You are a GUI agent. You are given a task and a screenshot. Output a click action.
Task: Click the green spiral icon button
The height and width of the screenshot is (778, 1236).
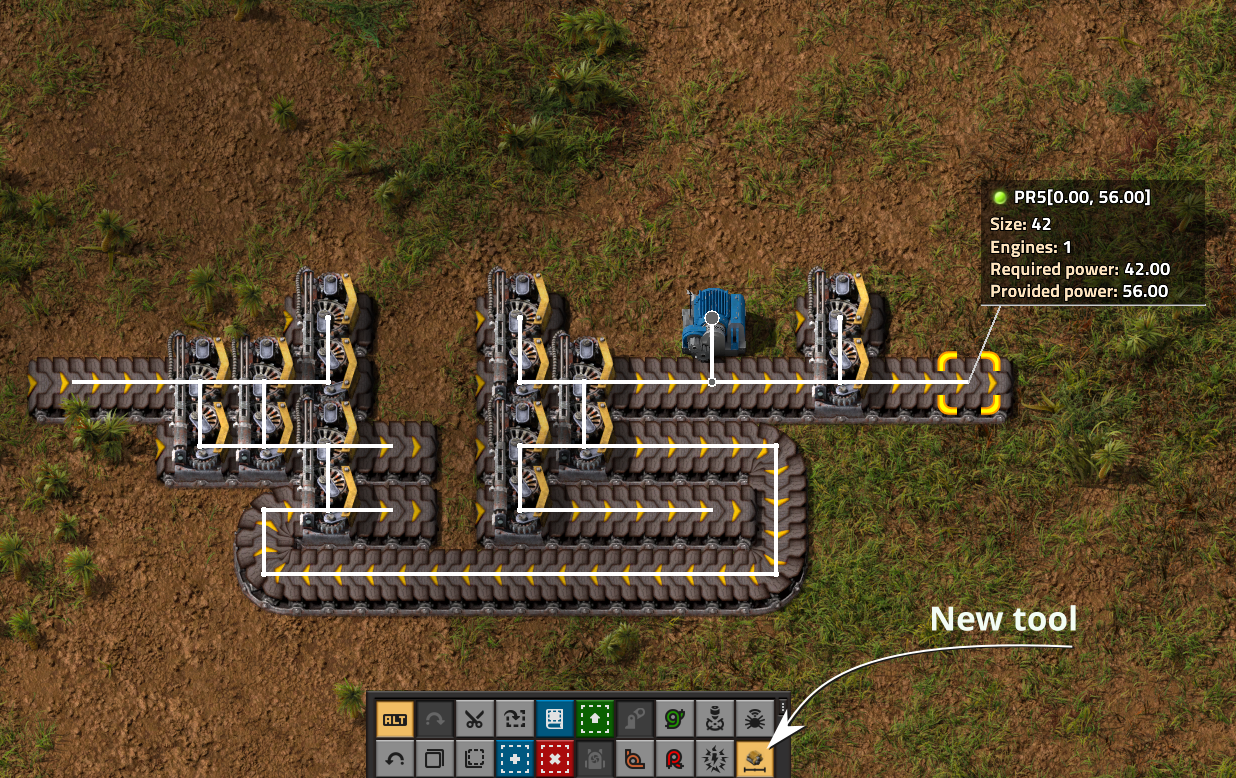pos(674,719)
